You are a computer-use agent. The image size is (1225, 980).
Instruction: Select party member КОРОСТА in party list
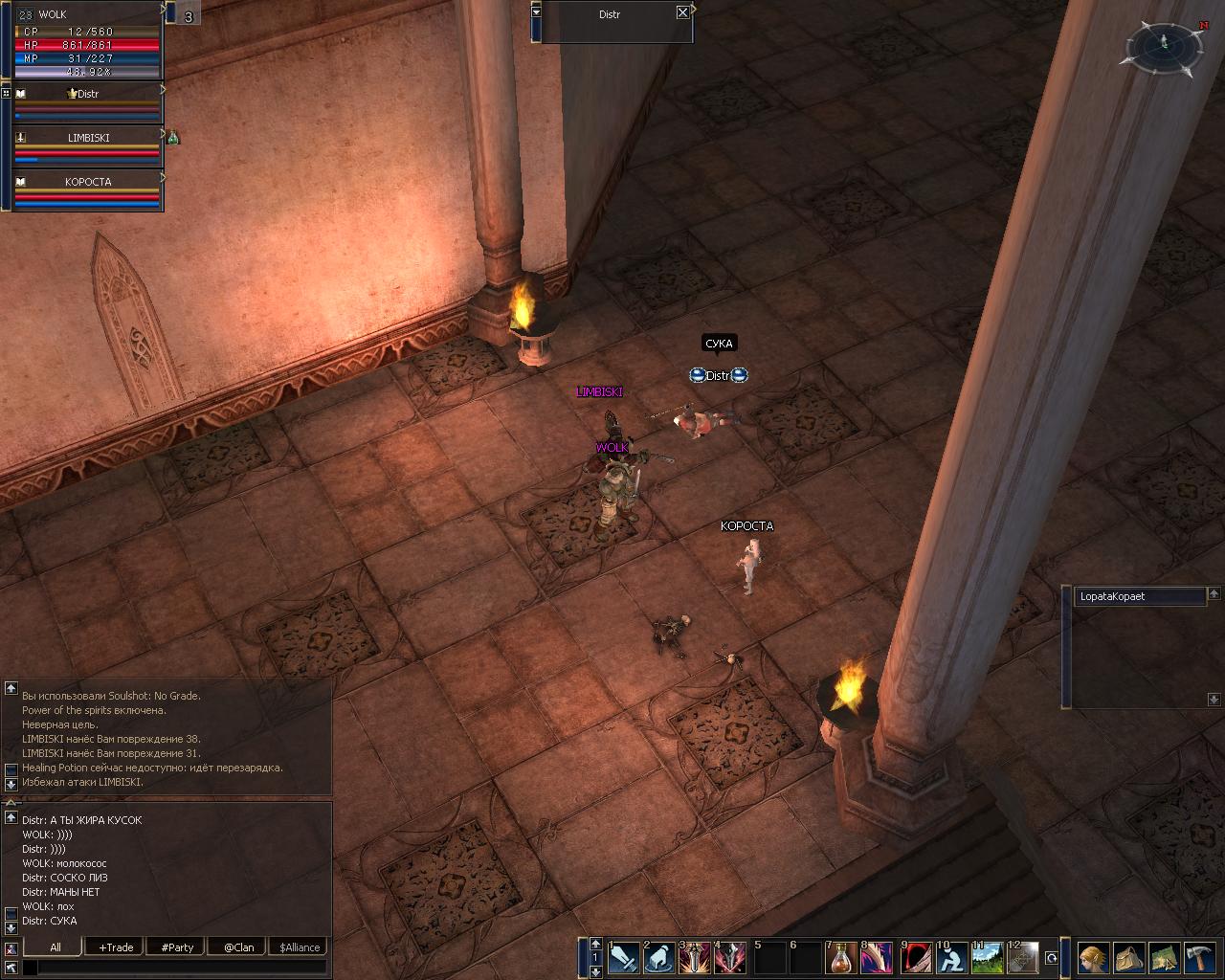87,182
